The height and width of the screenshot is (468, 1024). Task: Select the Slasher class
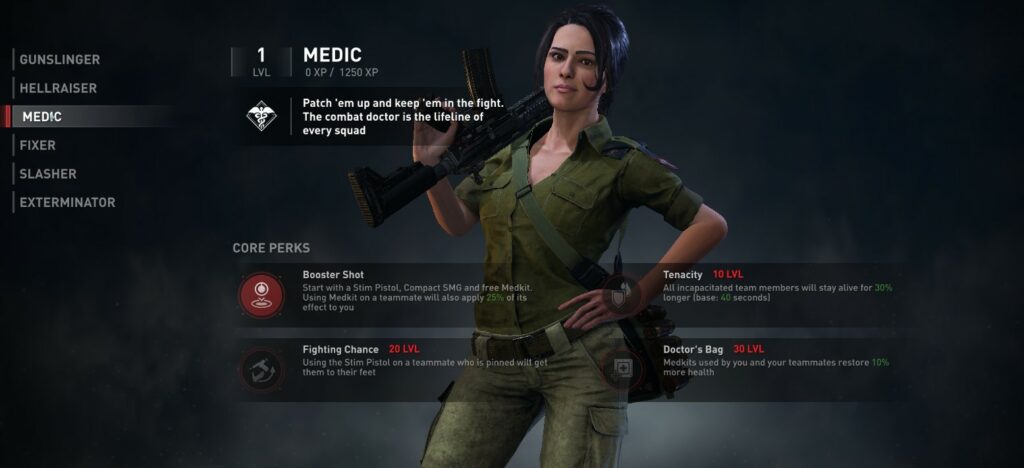coord(48,174)
